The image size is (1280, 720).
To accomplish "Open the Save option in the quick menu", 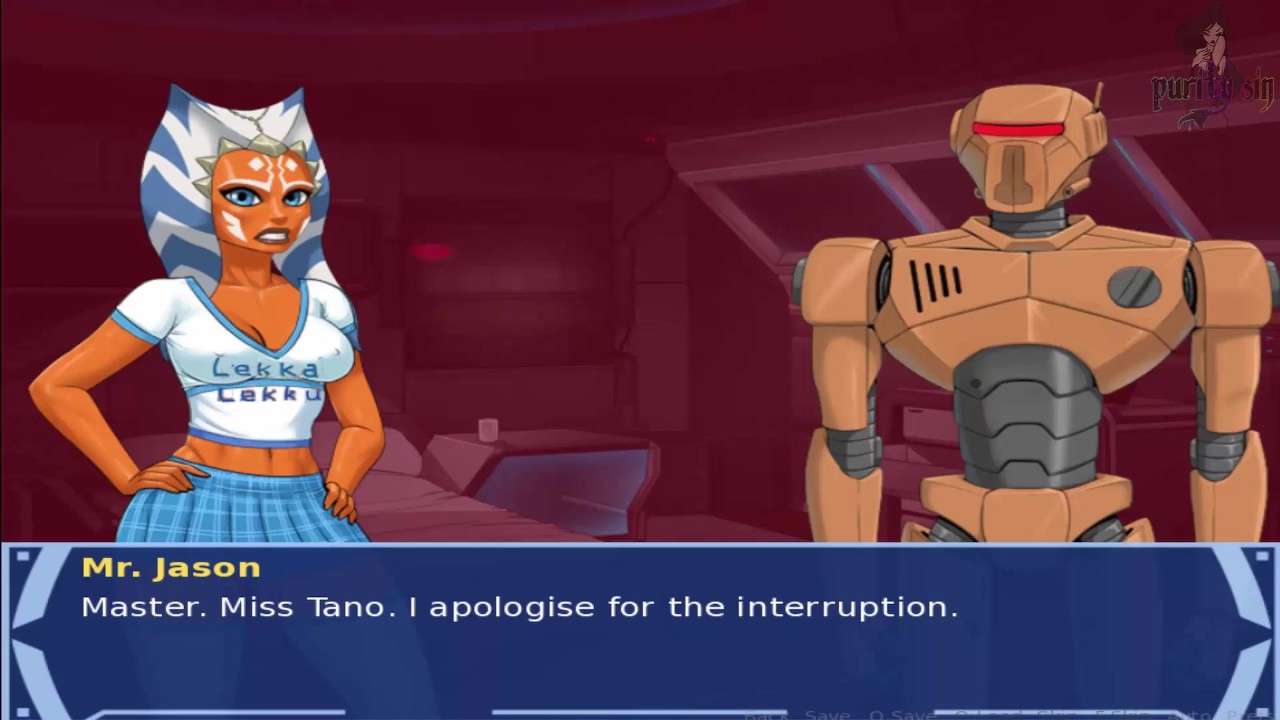I will tap(827, 715).
